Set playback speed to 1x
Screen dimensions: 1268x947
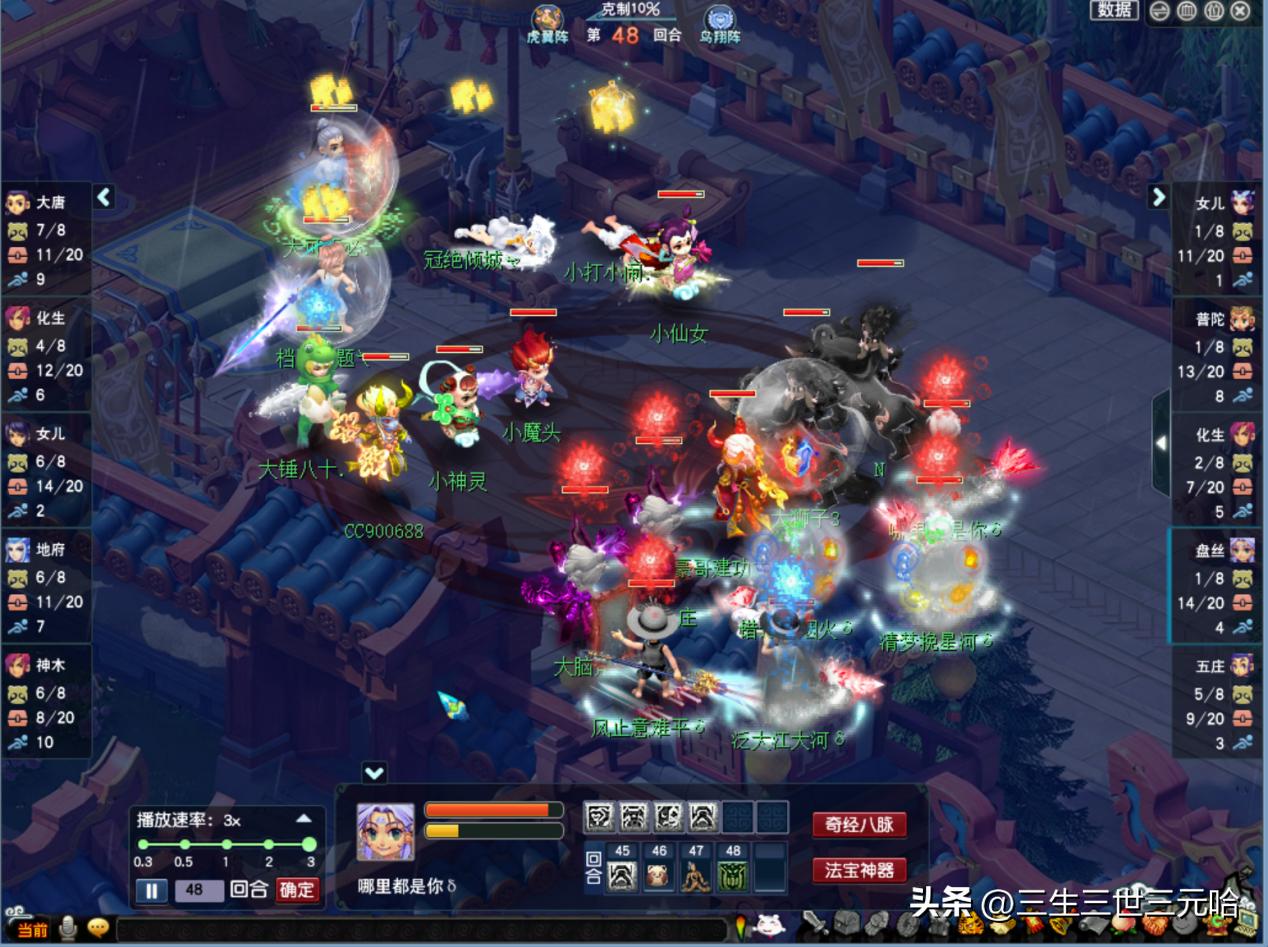tap(226, 845)
